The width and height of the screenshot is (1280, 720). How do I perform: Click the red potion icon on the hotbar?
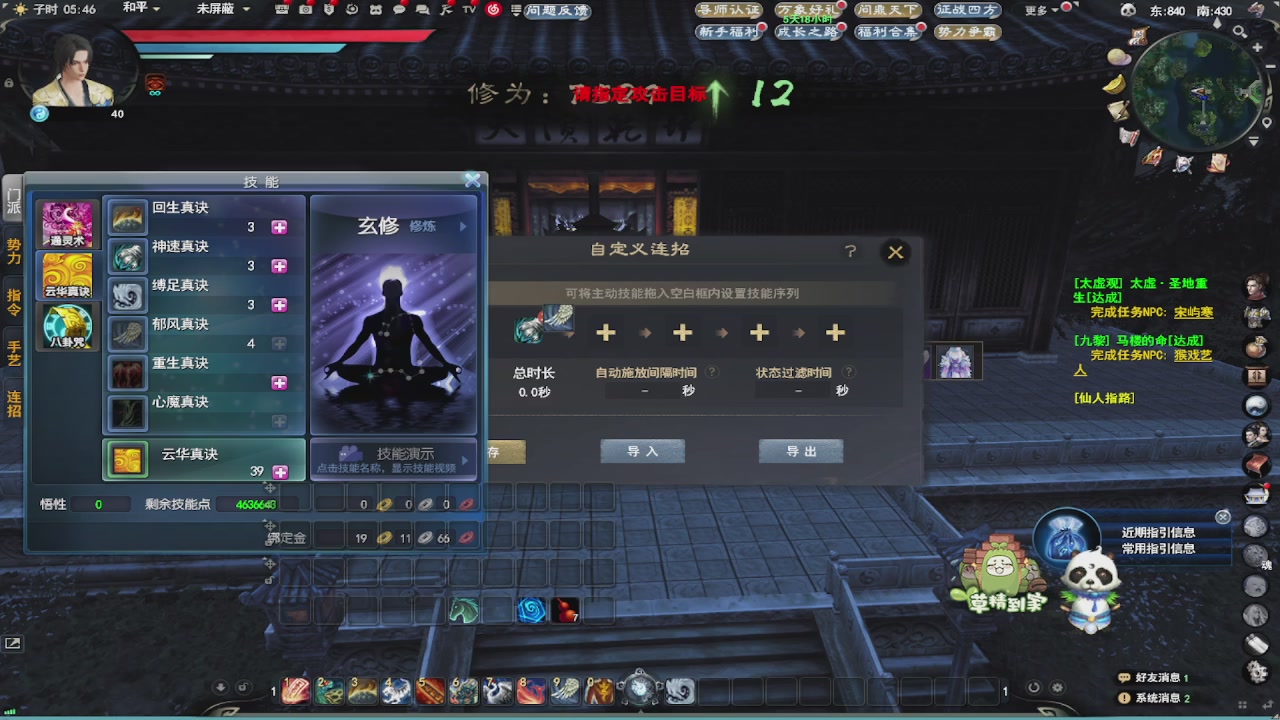pos(566,611)
